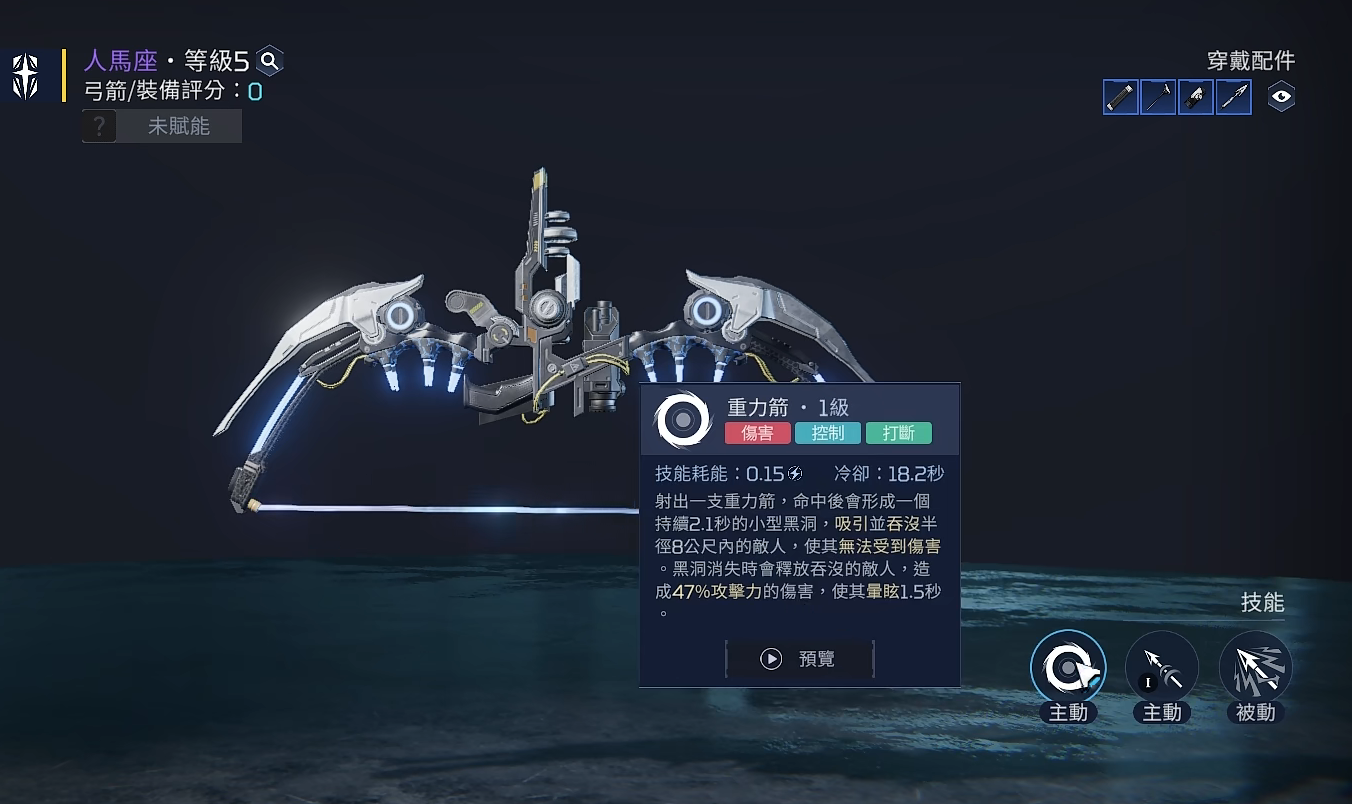Click the magnifier icon beside 等級5
1352x804 pixels.
point(269,61)
